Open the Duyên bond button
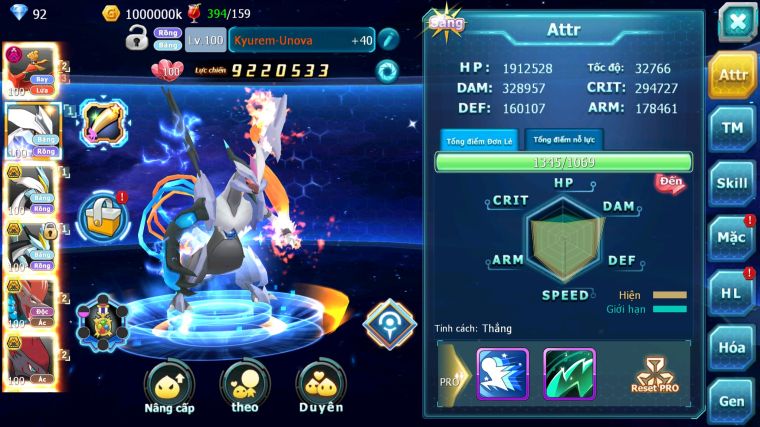 (x=320, y=387)
